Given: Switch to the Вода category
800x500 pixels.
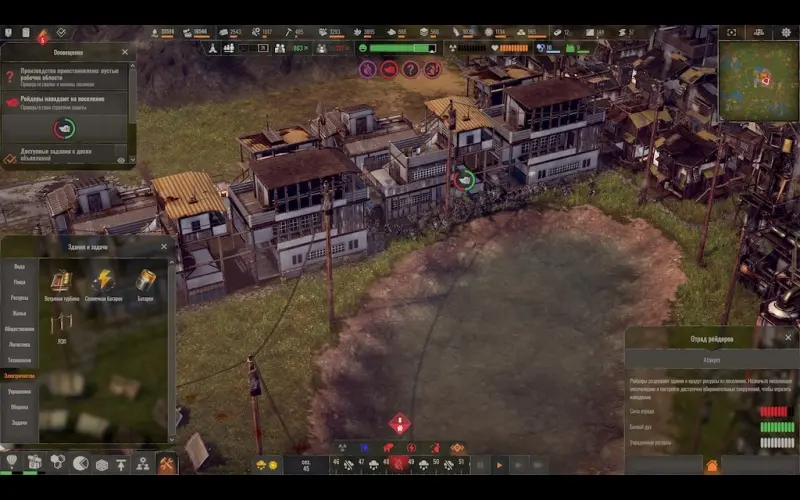Looking at the screenshot, I should click(19, 267).
